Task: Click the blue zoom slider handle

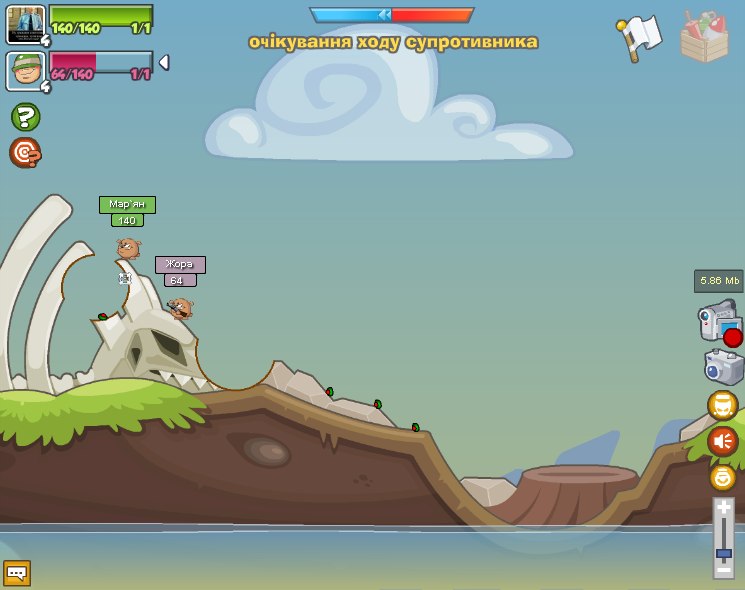Action: [723, 552]
